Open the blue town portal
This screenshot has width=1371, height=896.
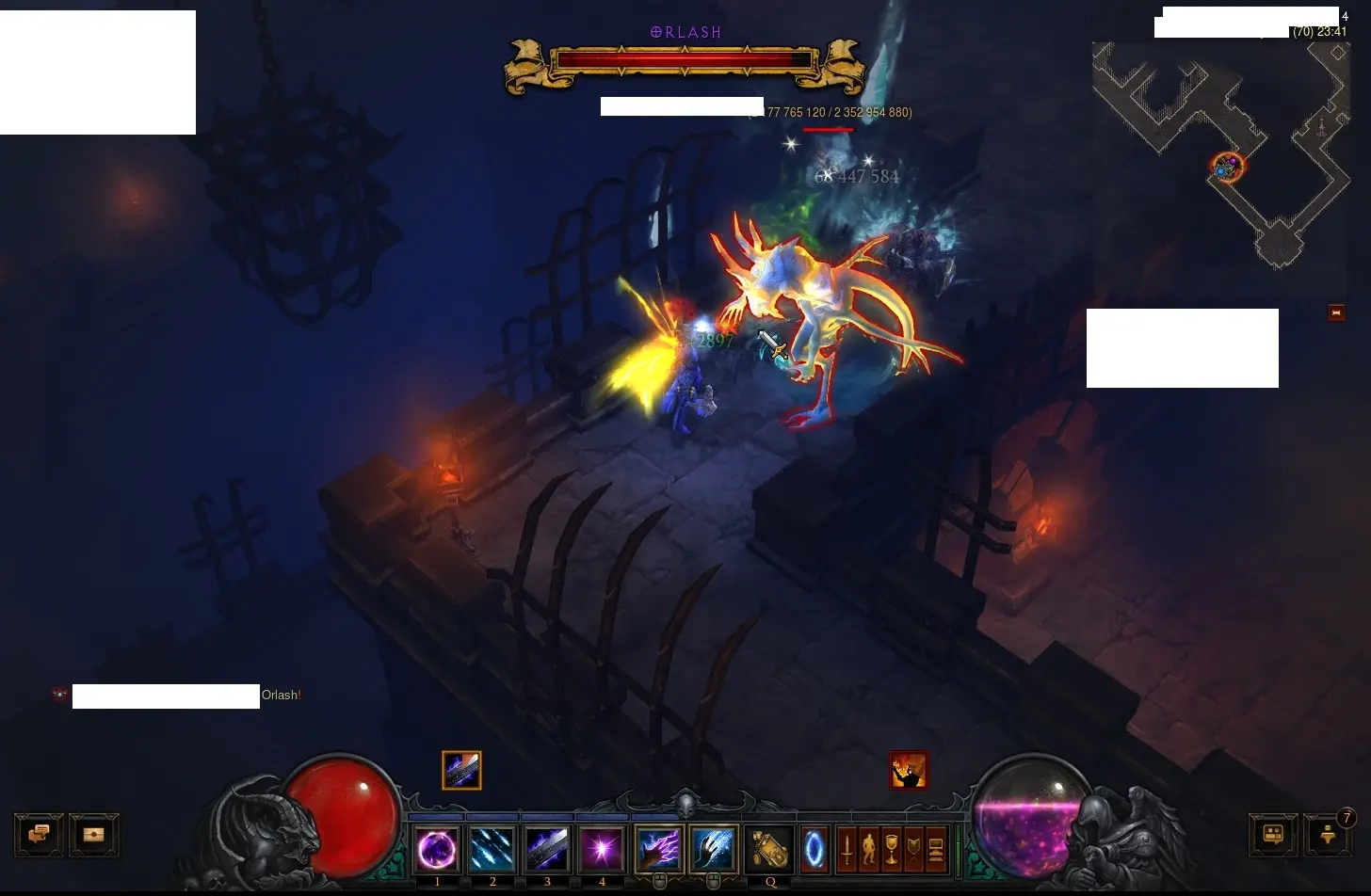click(815, 851)
